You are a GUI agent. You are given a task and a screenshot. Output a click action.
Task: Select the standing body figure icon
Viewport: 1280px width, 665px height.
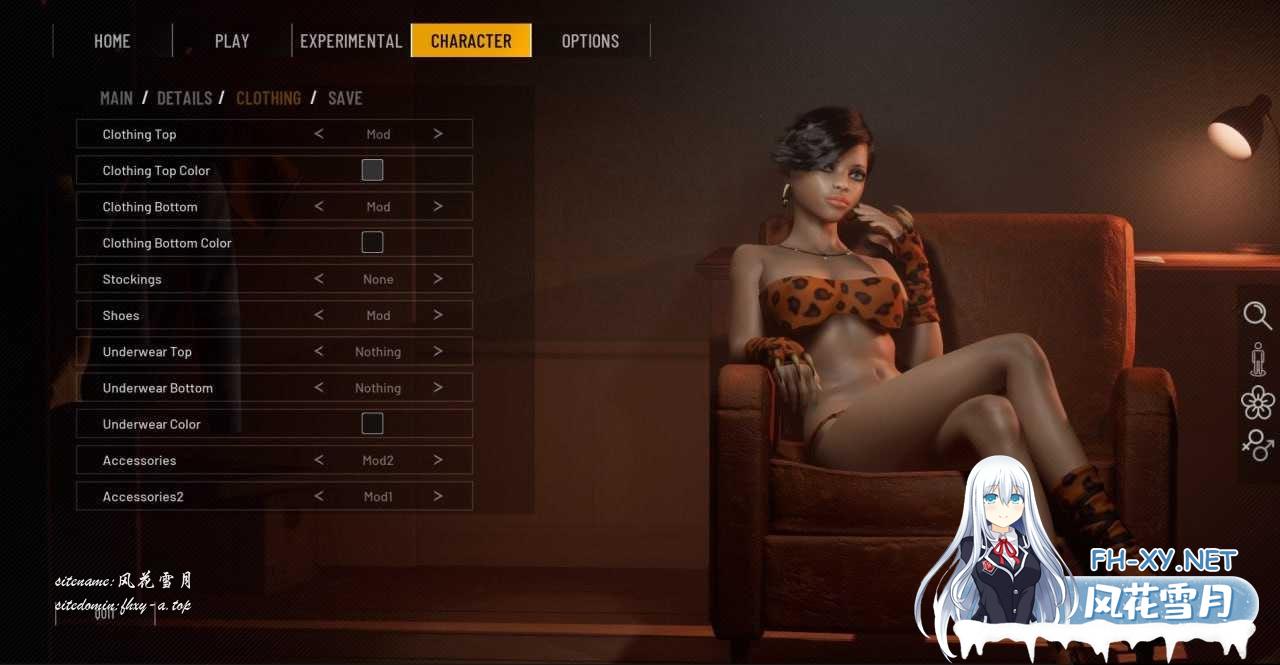point(1258,359)
